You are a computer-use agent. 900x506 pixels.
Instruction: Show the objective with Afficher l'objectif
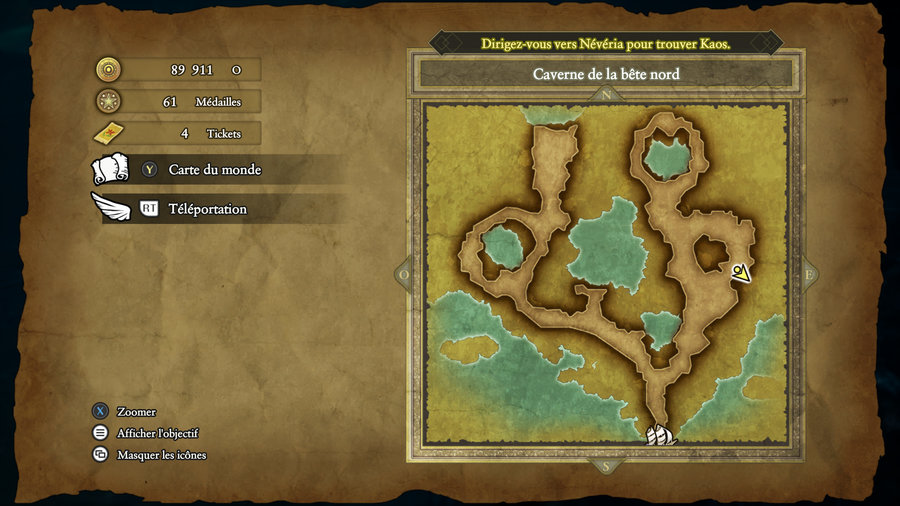pyautogui.click(x=157, y=433)
